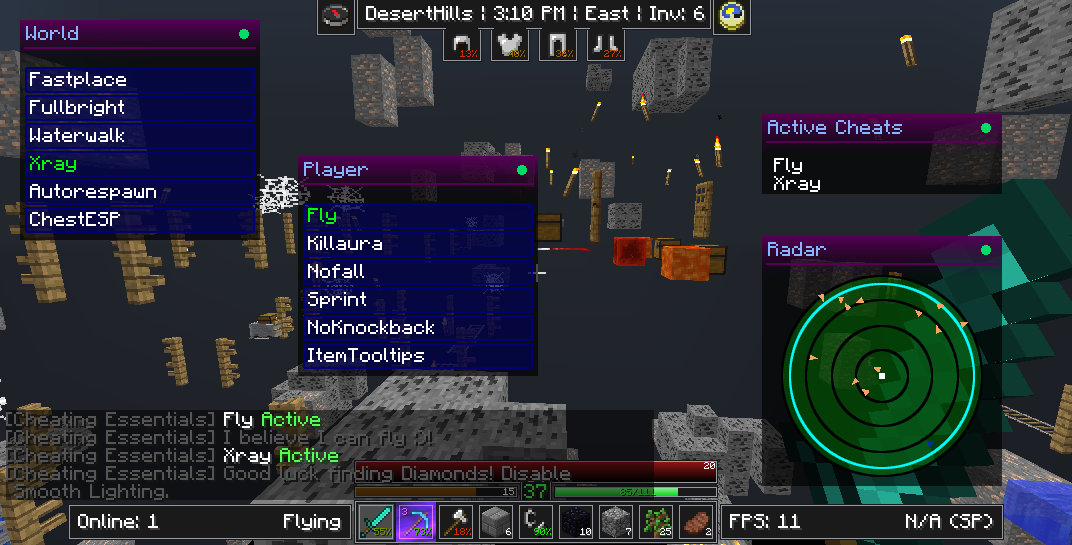The image size is (1072, 545).
Task: Enable Nofall in the Player panel
Action: point(418,272)
